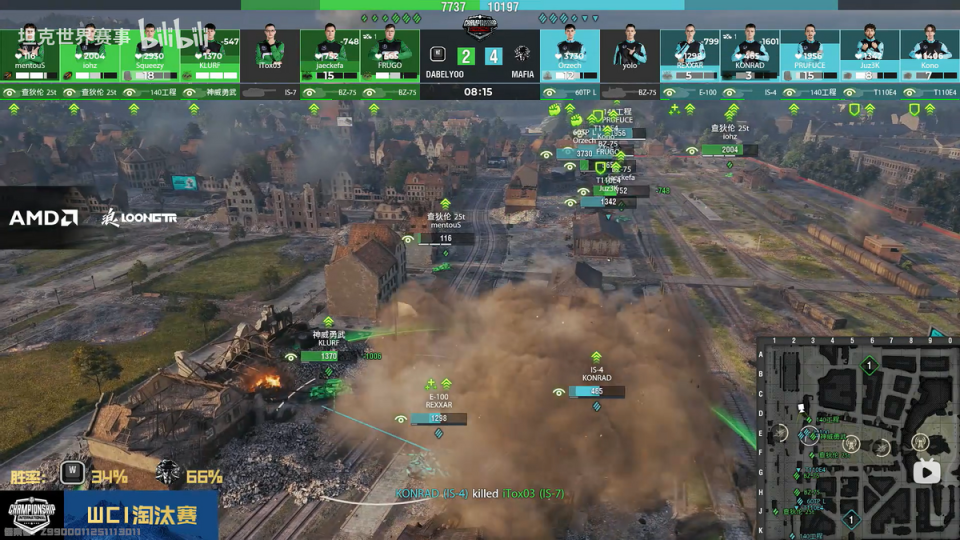Image resolution: width=960 pixels, height=540 pixels.
Task: Open the Bilibili TV play icon
Action: [927, 472]
